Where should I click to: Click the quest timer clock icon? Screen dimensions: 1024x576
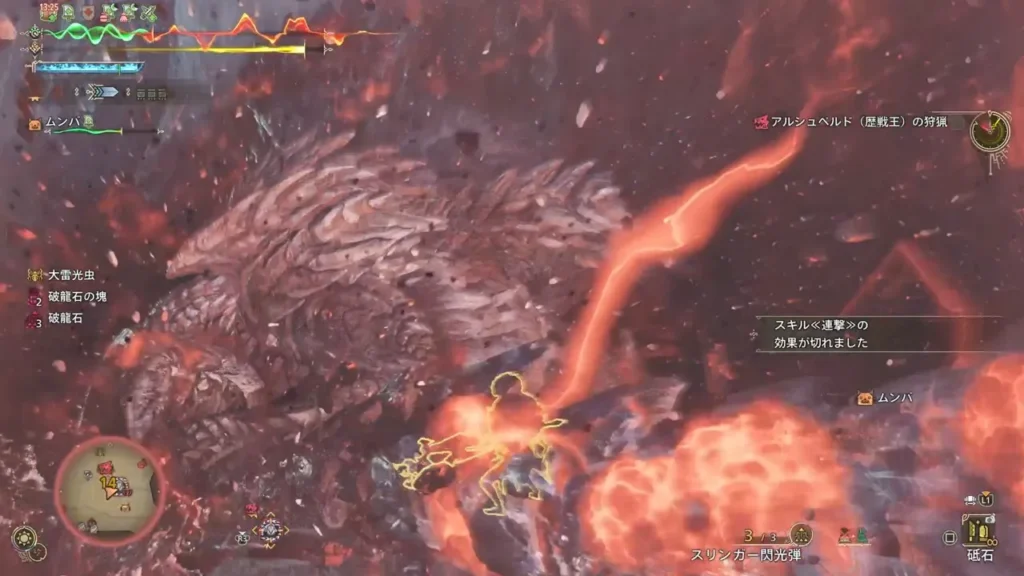click(988, 131)
